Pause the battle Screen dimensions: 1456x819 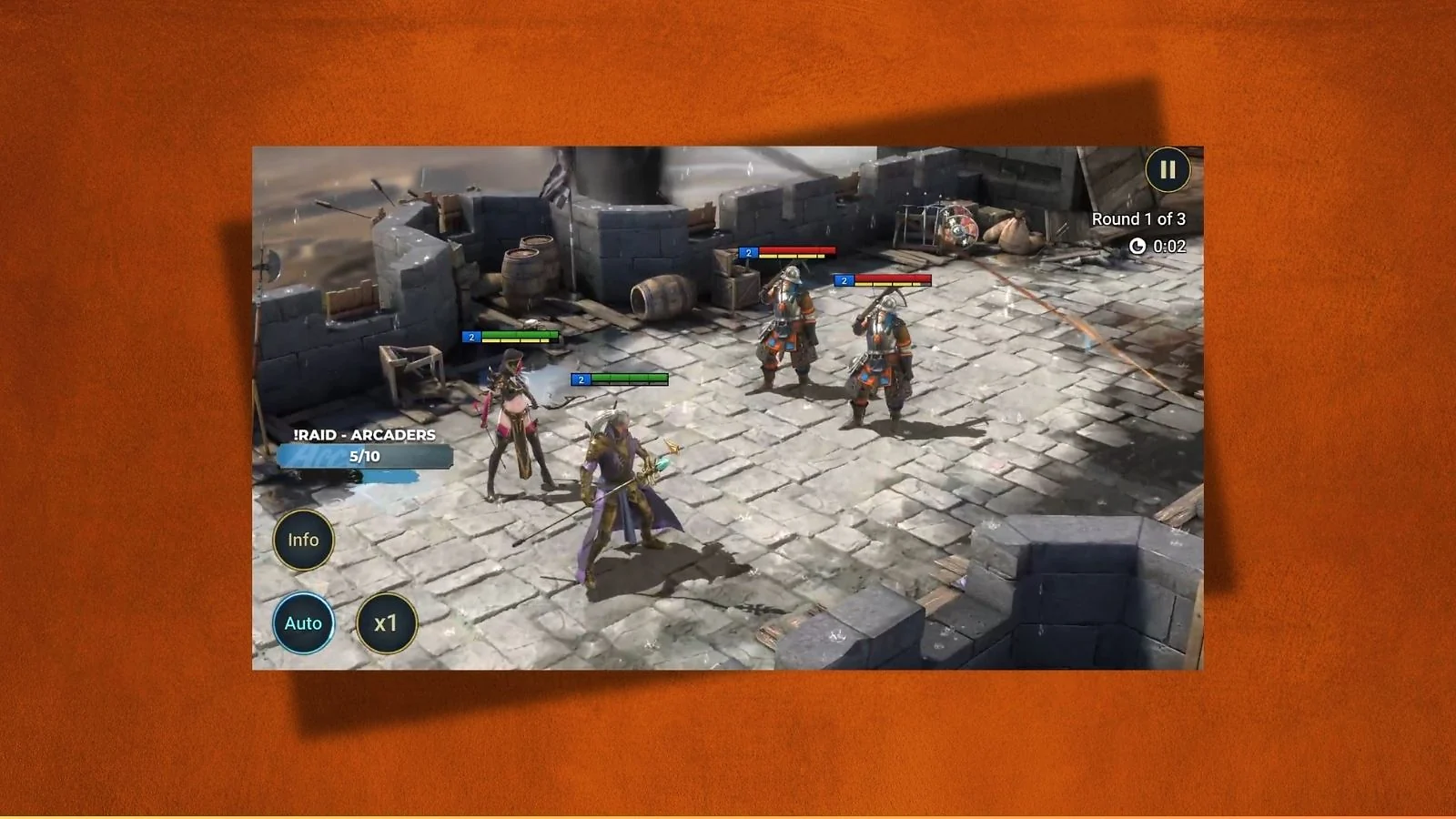click(x=1167, y=170)
